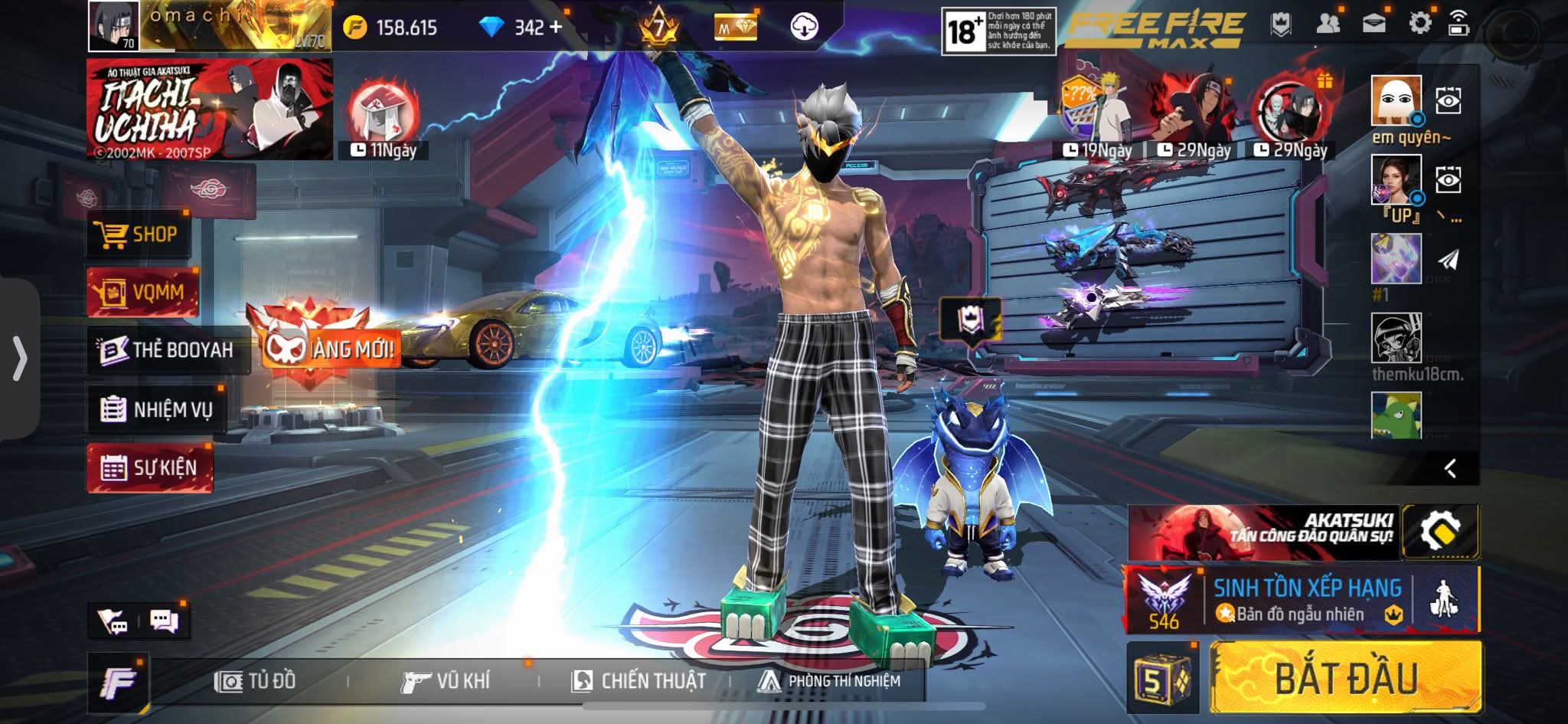
Task: Open the omachi player profile
Action: tap(115, 26)
